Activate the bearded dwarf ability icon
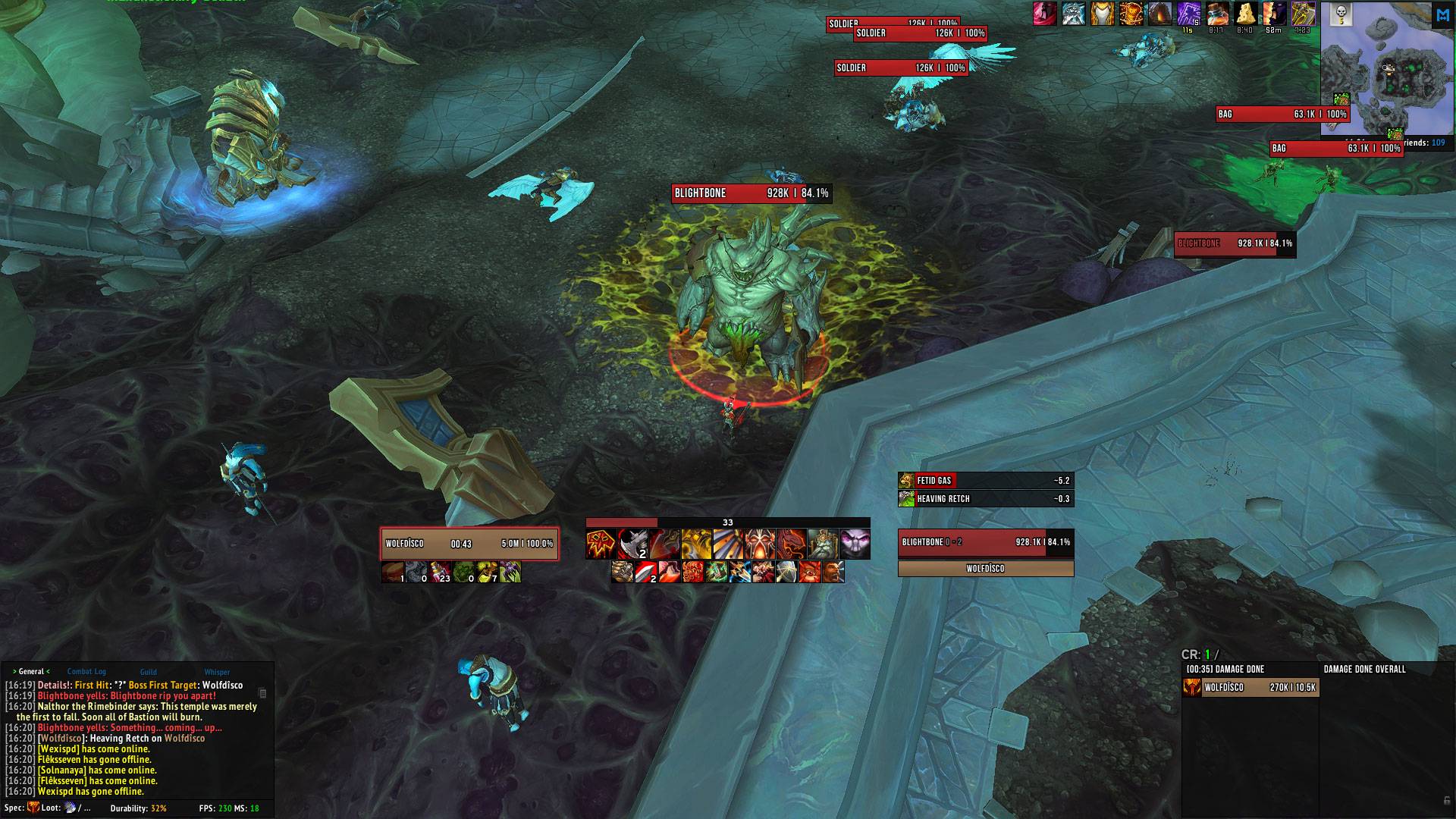Viewport: 1456px width, 819px height. click(x=823, y=544)
